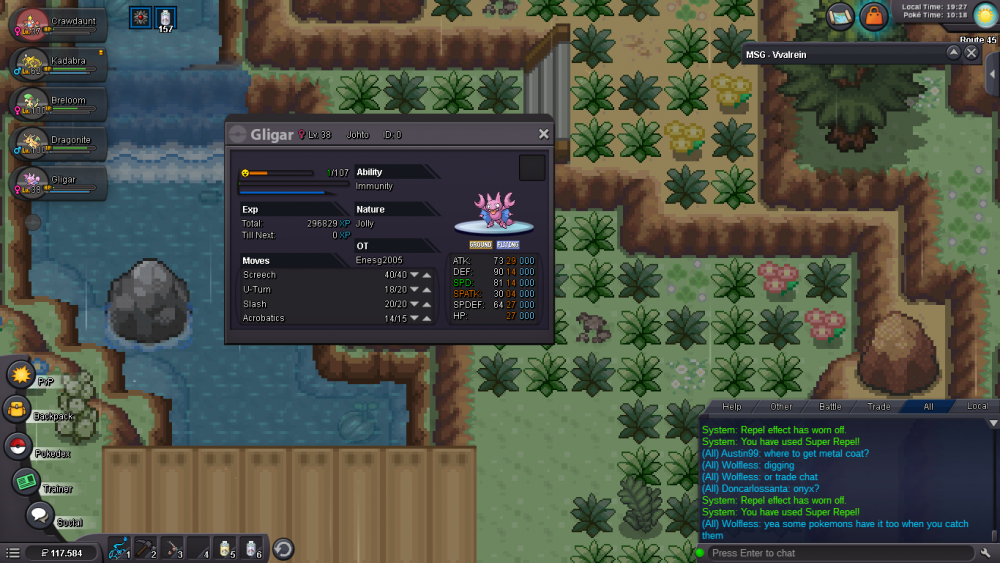This screenshot has width=1000, height=563.
Task: Use the pickaxe in hotbar slot 2
Action: (145, 548)
